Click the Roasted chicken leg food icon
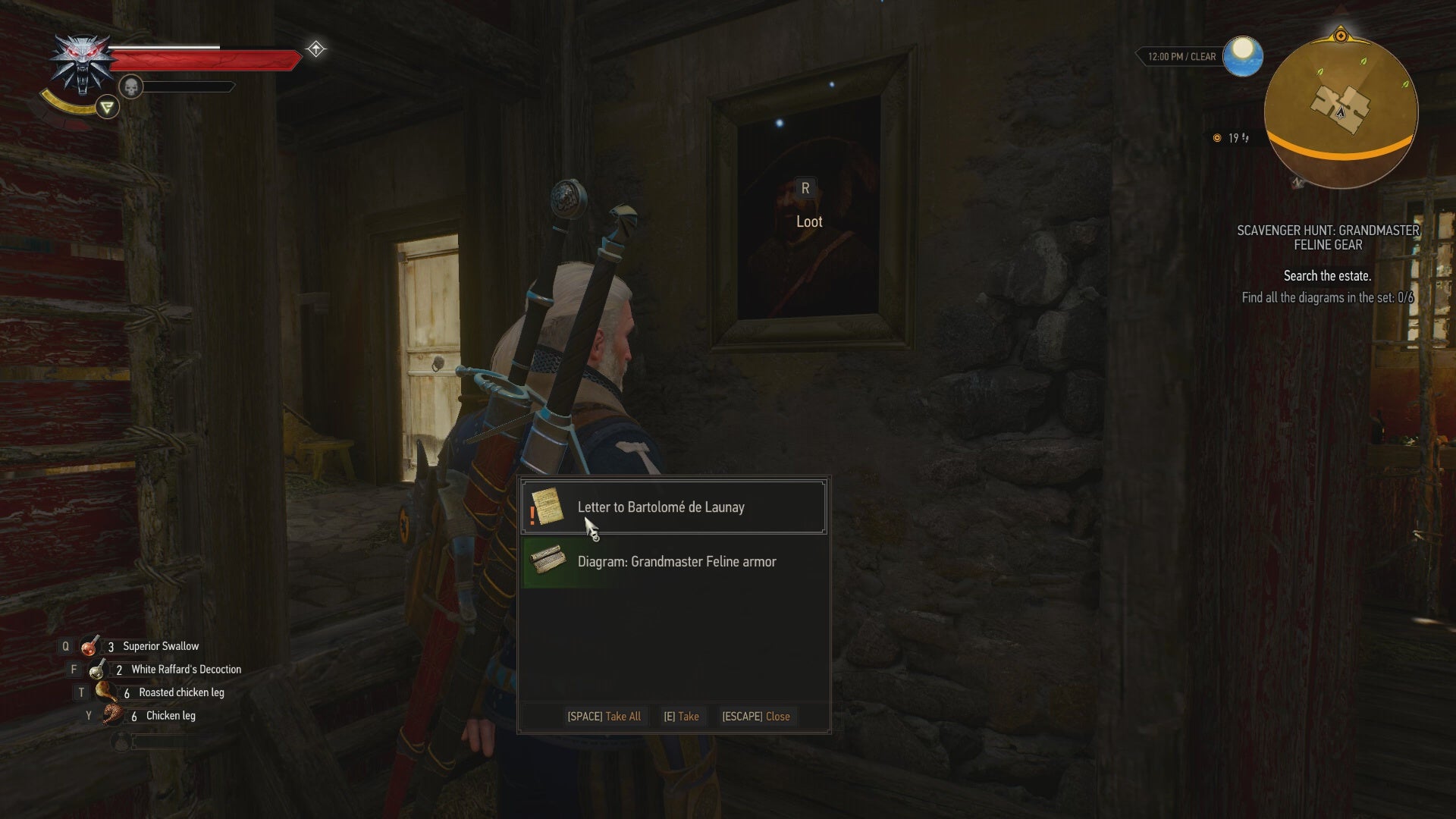This screenshot has height=819, width=1456. click(105, 691)
